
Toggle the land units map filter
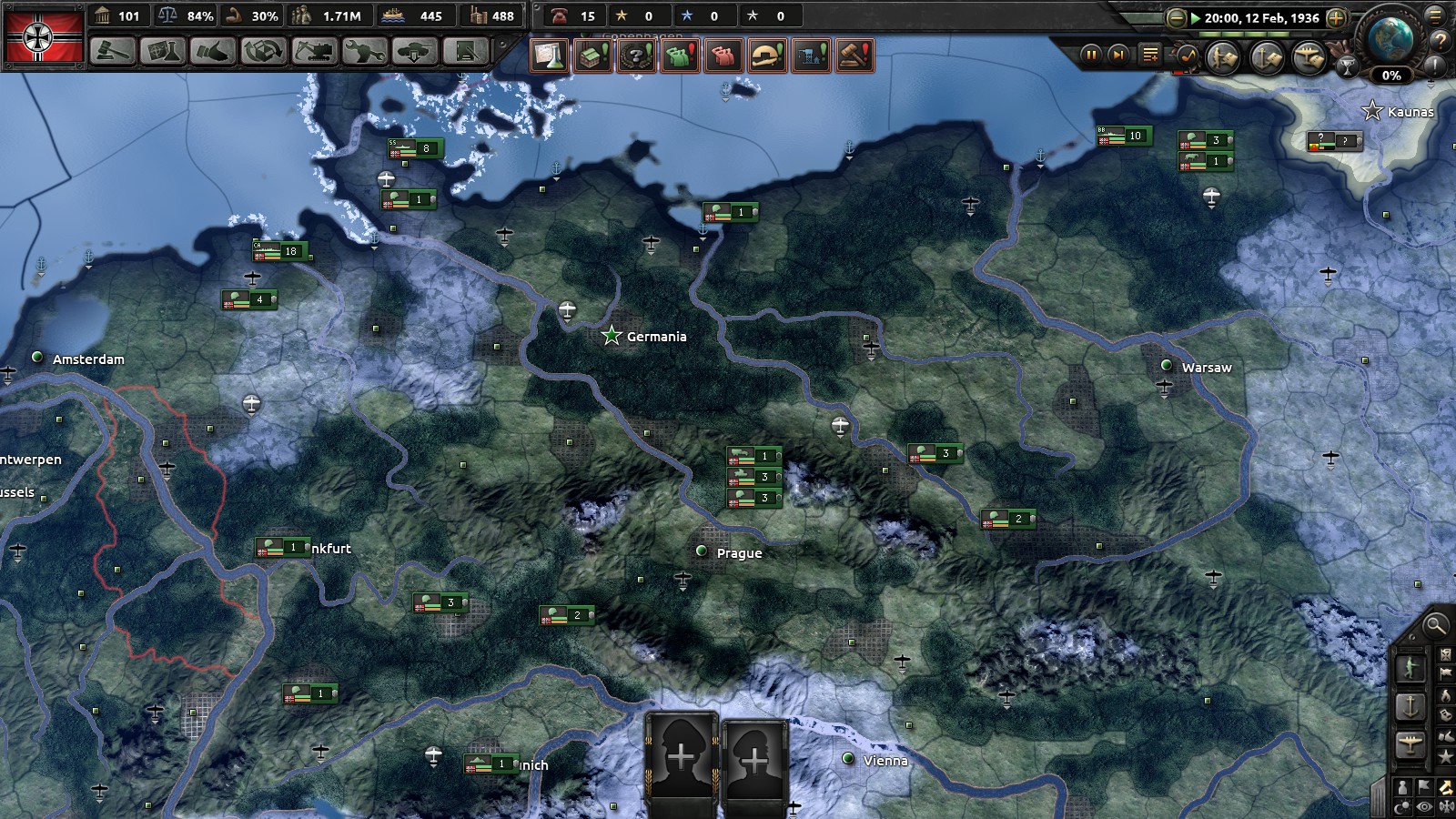tap(1222, 56)
